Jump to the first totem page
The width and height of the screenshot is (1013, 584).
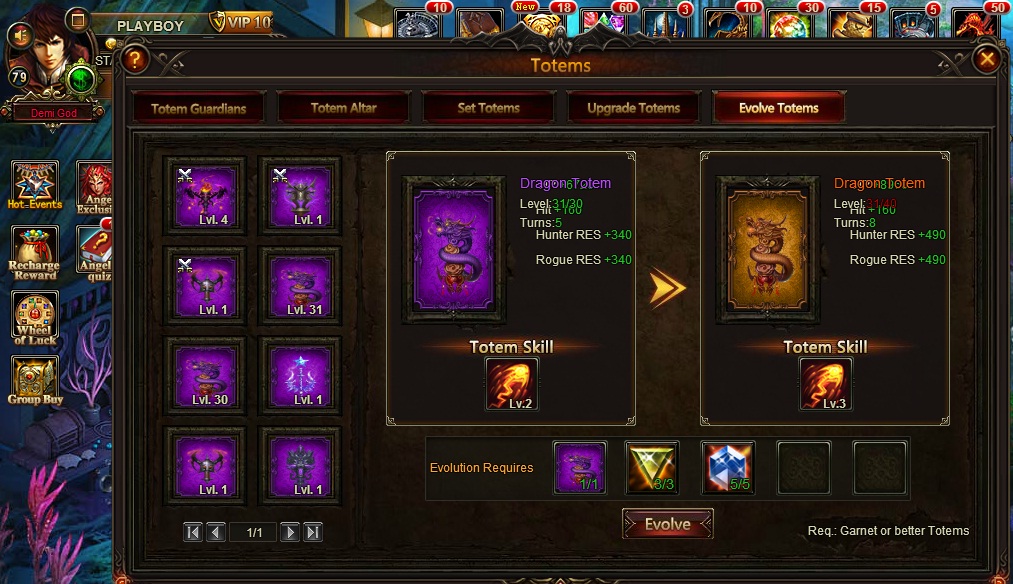click(x=193, y=532)
